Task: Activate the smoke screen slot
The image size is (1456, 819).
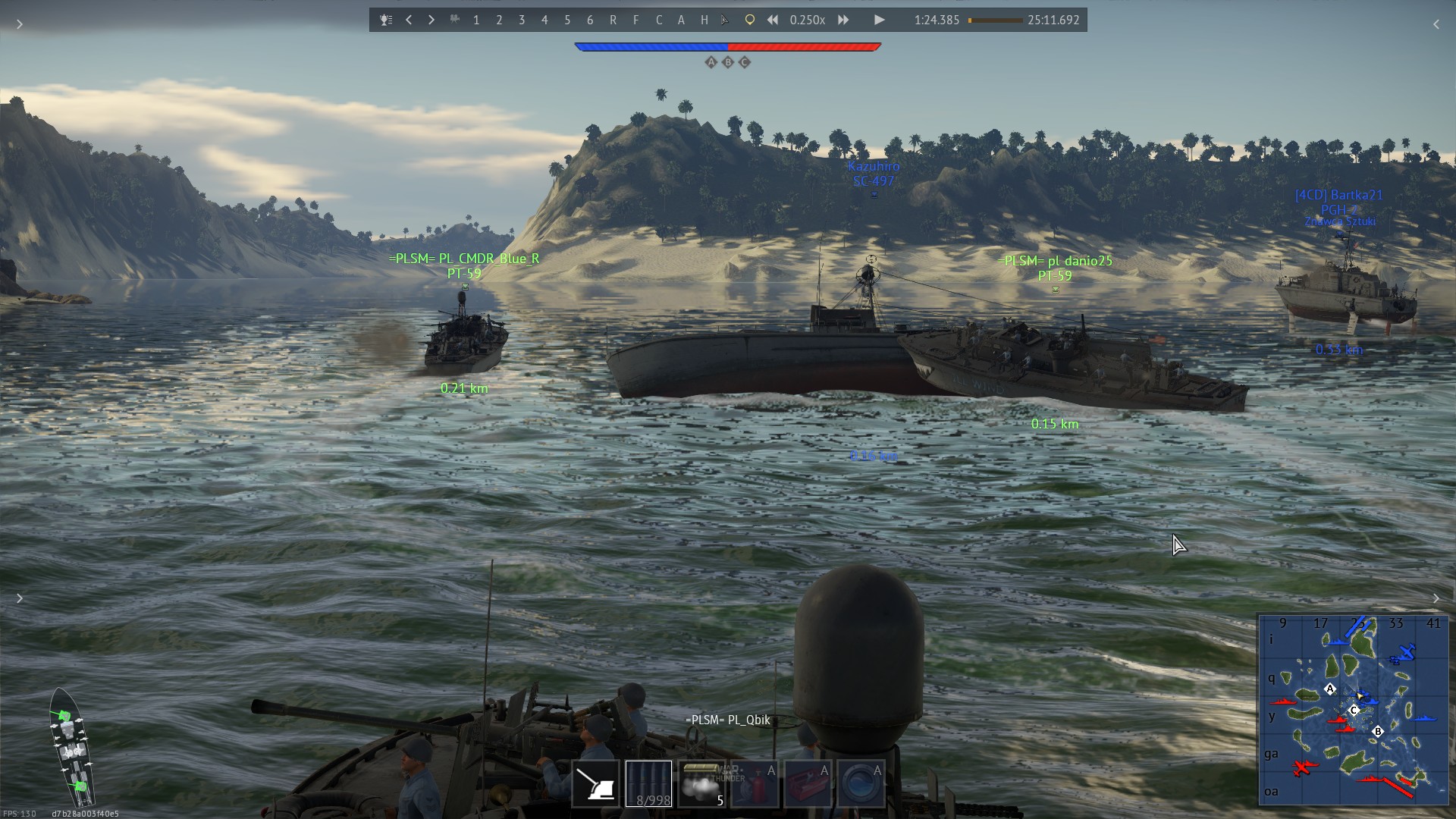Action: (x=701, y=784)
